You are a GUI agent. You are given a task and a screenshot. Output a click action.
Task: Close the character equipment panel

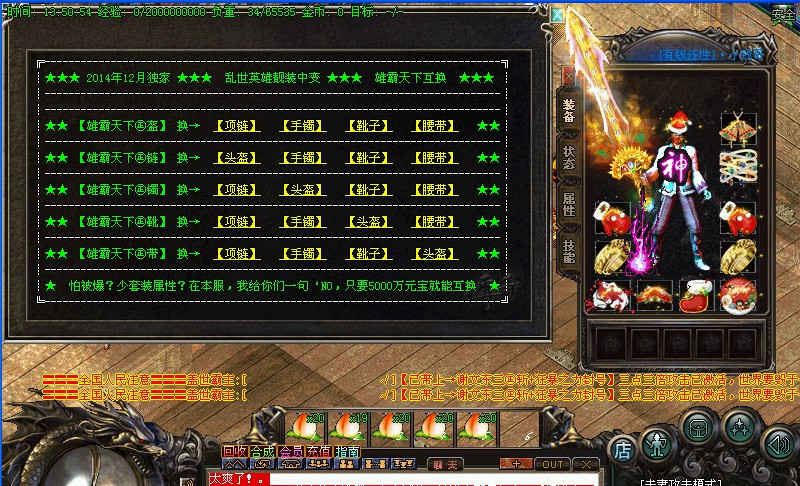point(568,77)
